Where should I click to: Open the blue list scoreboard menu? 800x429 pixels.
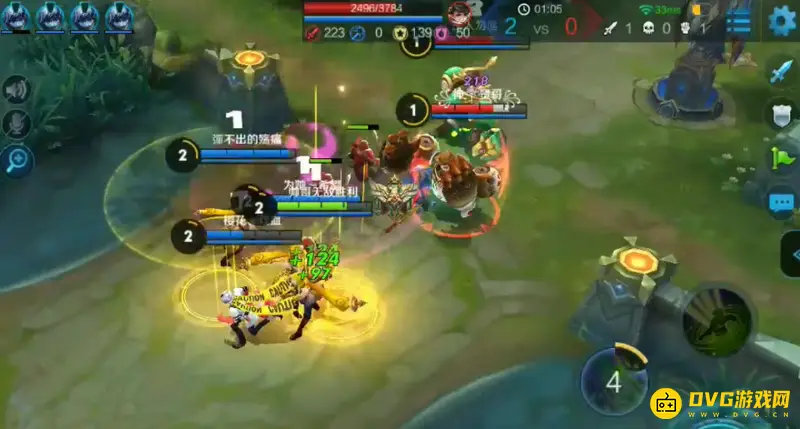coord(739,22)
